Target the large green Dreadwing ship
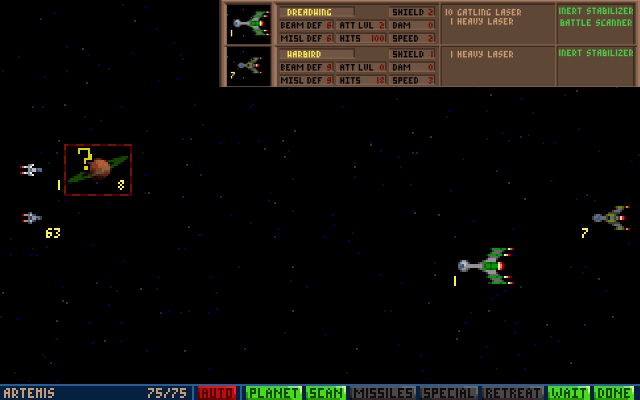Image resolution: width=640 pixels, height=400 pixels. pos(487,266)
